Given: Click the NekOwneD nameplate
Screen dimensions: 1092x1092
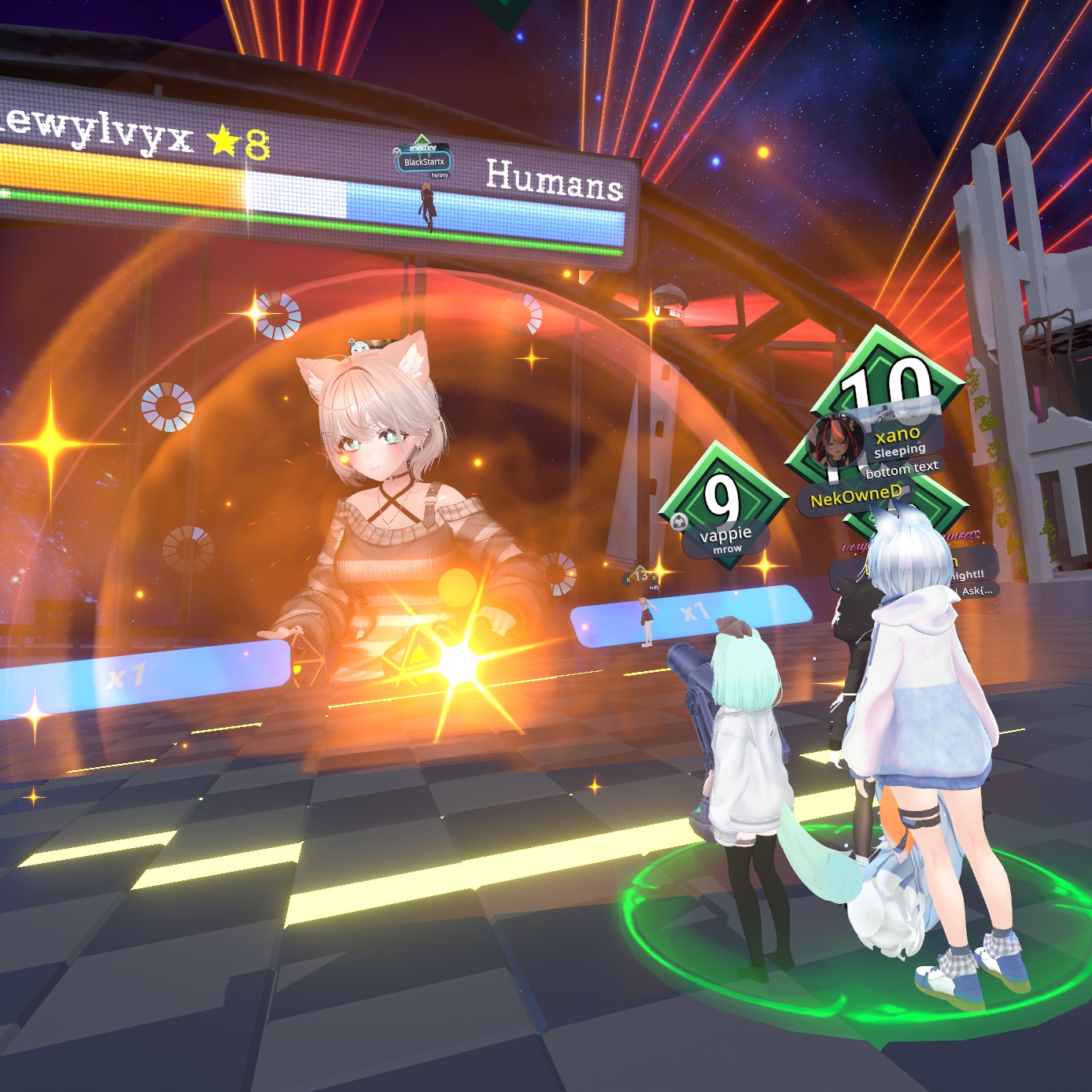Looking at the screenshot, I should point(856,497).
